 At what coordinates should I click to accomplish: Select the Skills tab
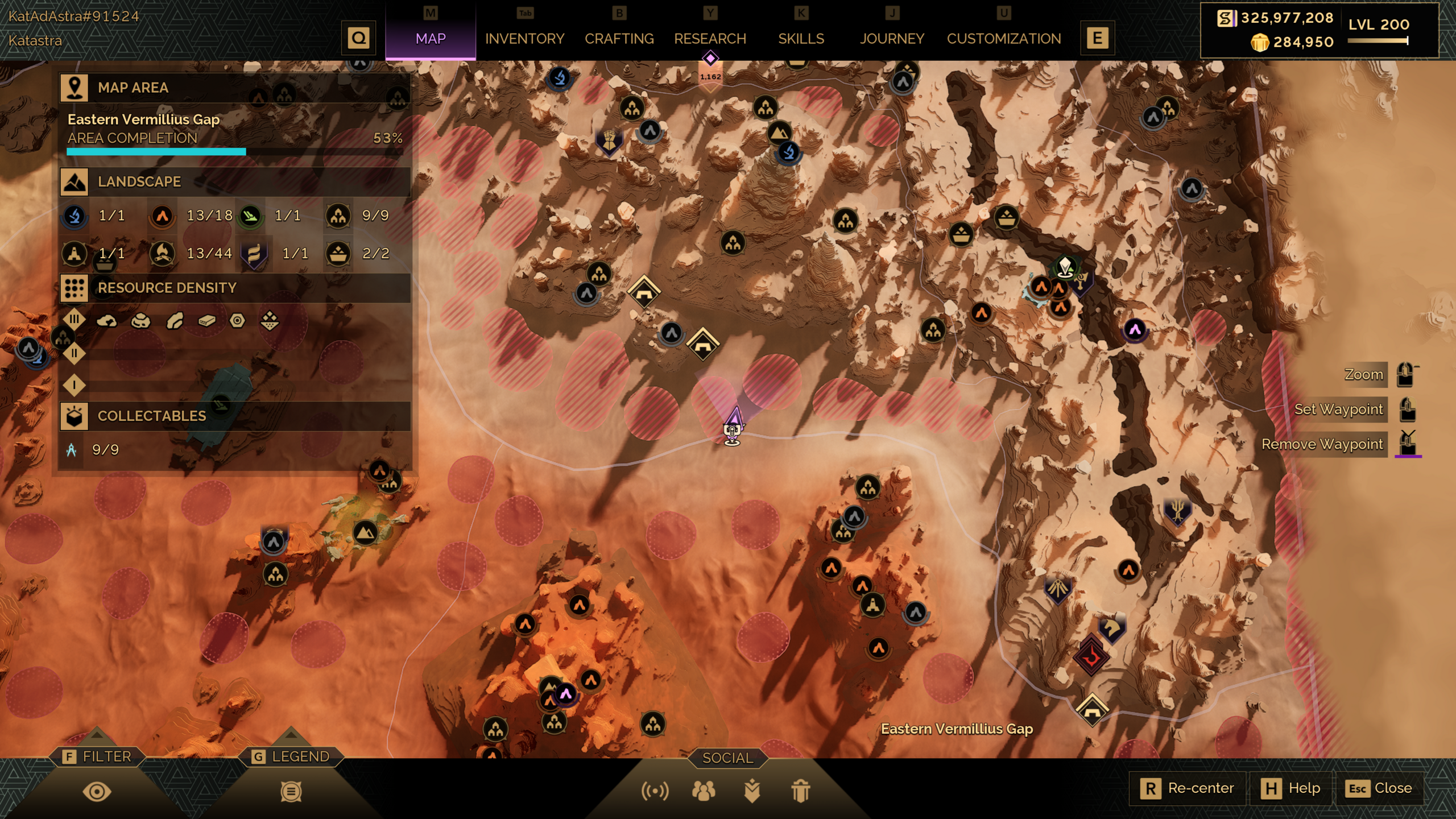click(x=801, y=39)
